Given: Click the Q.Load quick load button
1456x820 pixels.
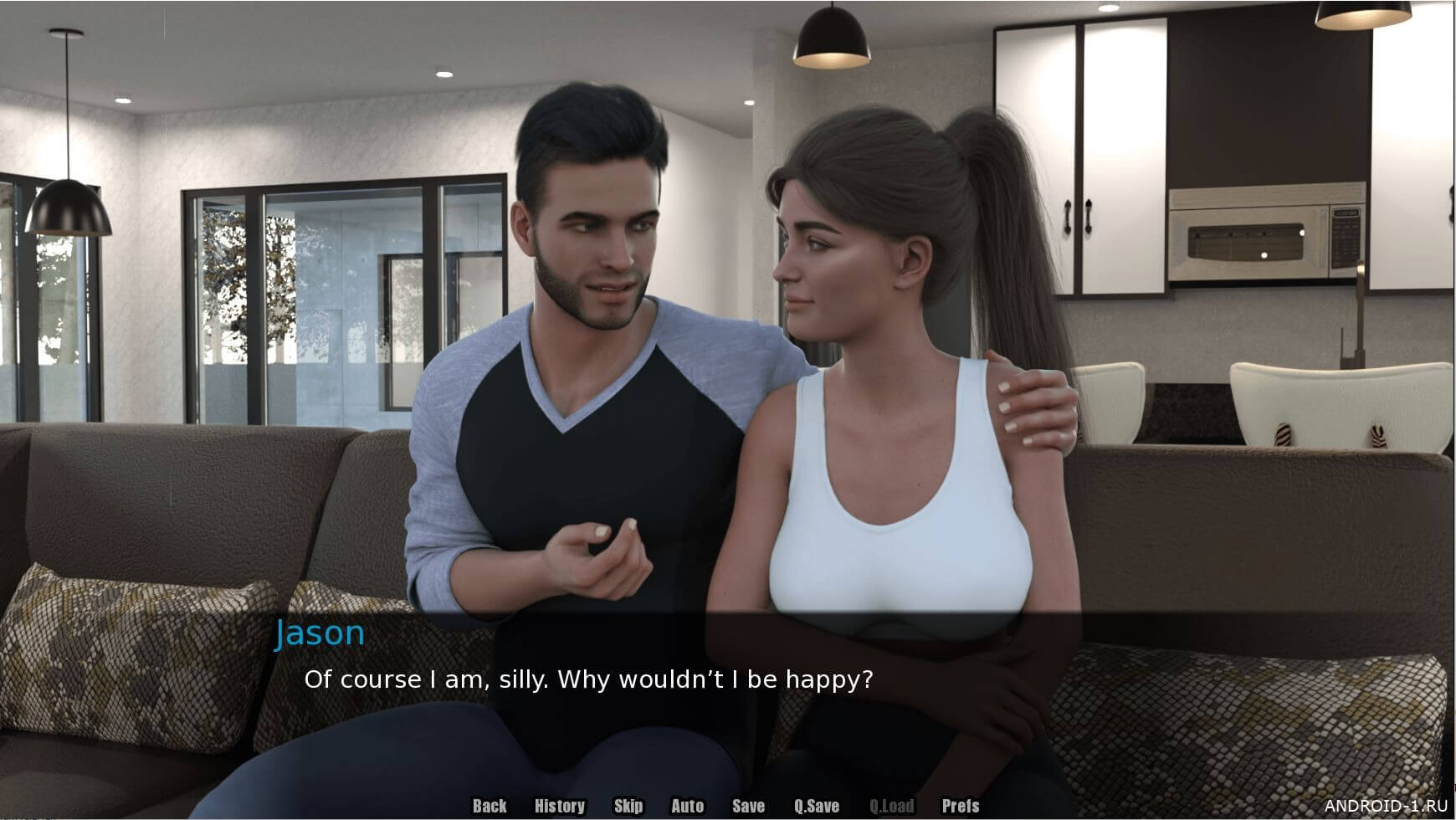Looking at the screenshot, I should tap(891, 806).
